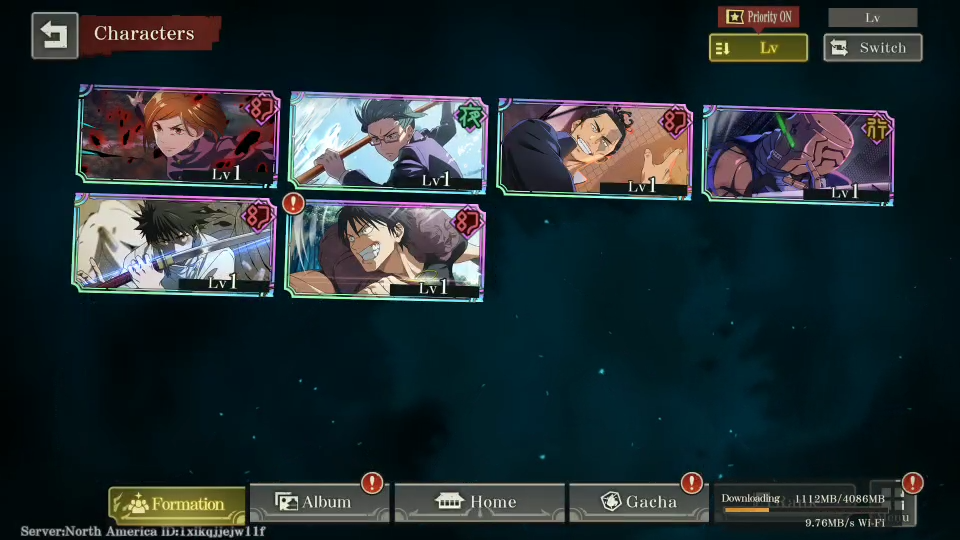The width and height of the screenshot is (960, 540).
Task: Click the Switch display button
Action: 872,48
